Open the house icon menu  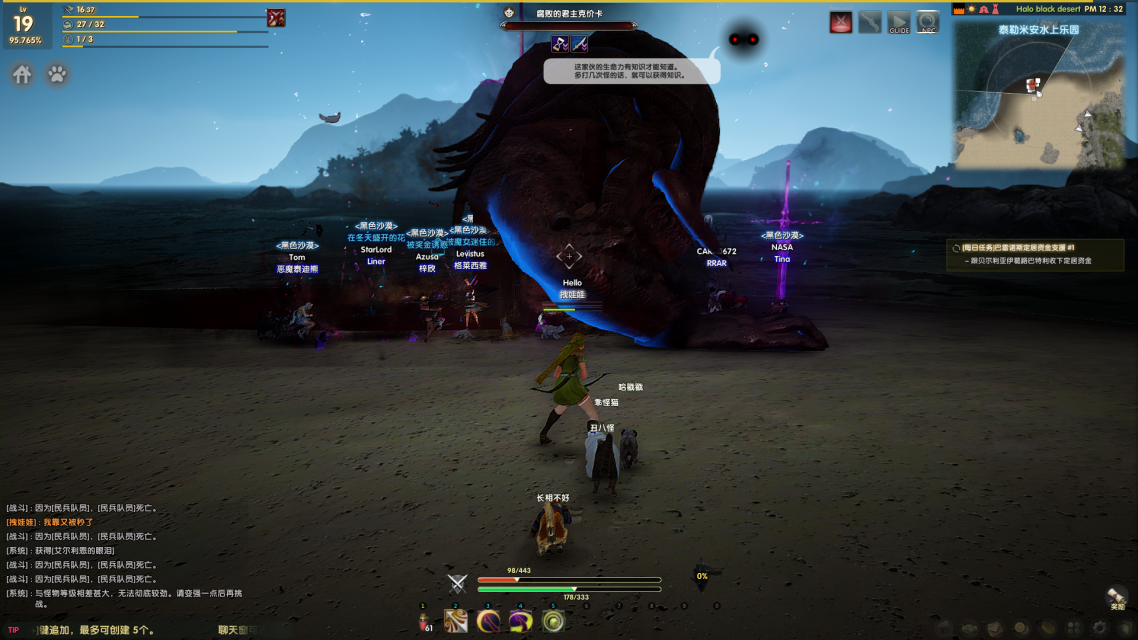click(x=22, y=75)
